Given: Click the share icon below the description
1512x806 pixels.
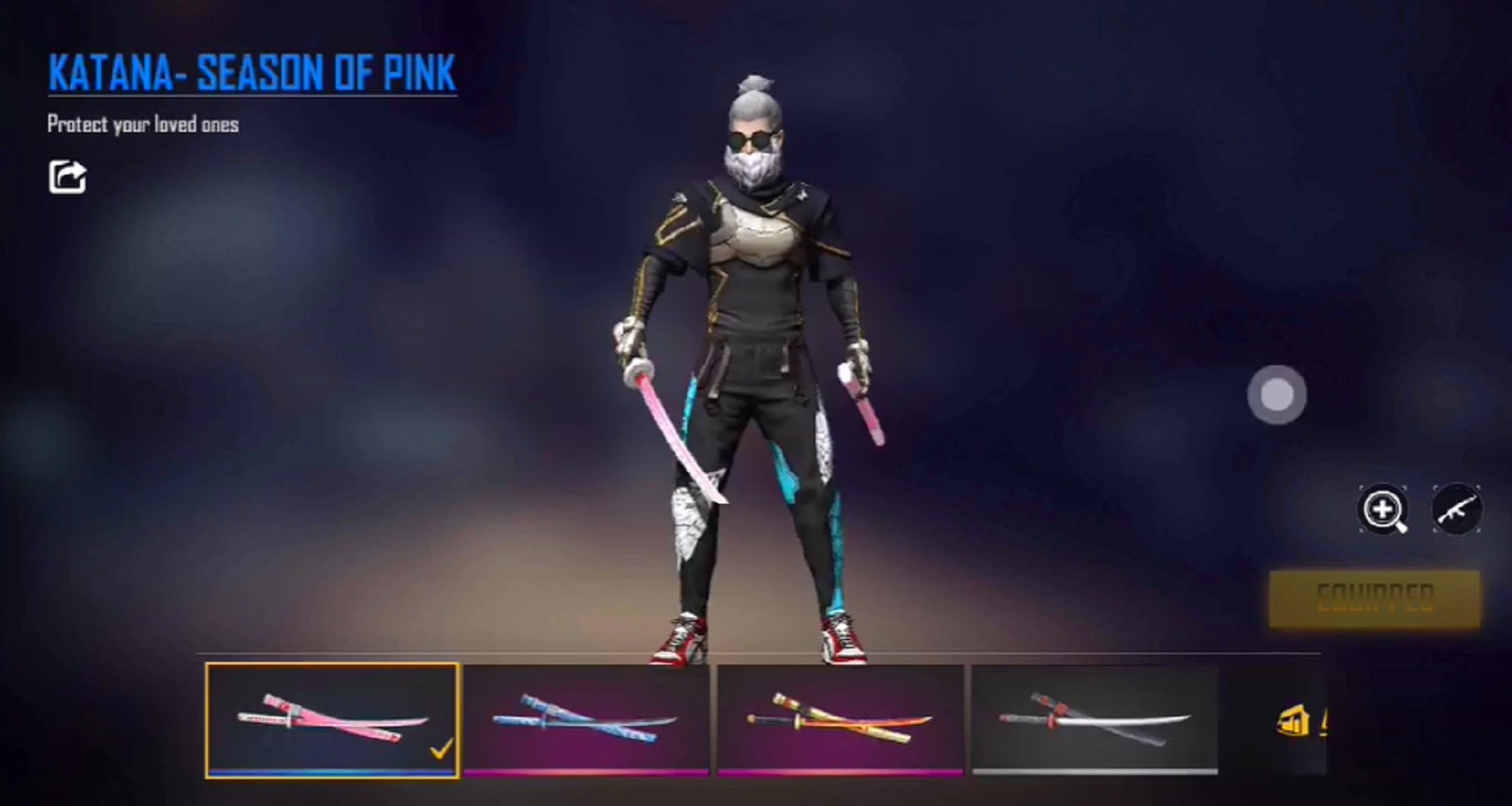Looking at the screenshot, I should (68, 177).
